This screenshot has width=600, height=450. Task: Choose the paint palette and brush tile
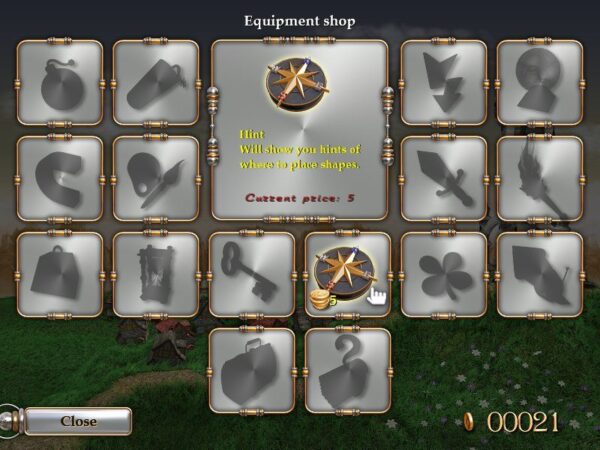point(156,179)
